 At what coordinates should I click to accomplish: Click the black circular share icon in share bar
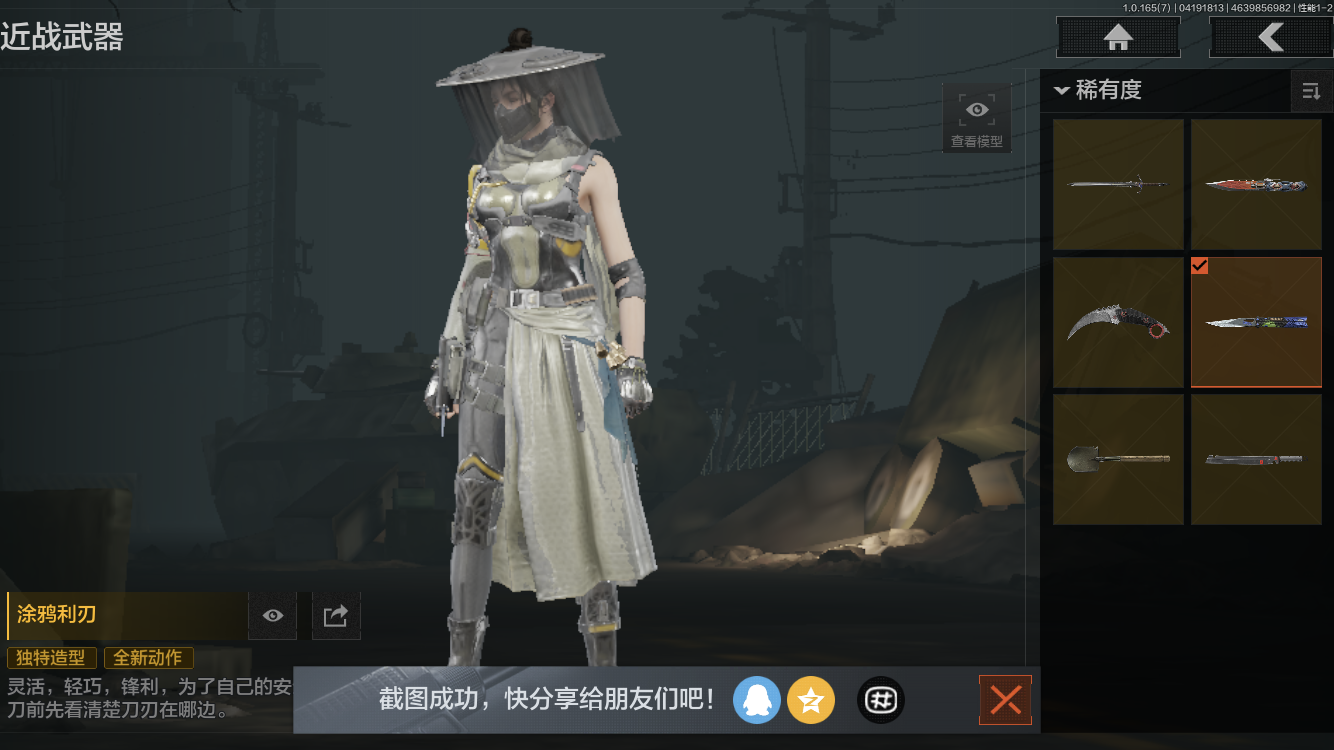(x=880, y=700)
